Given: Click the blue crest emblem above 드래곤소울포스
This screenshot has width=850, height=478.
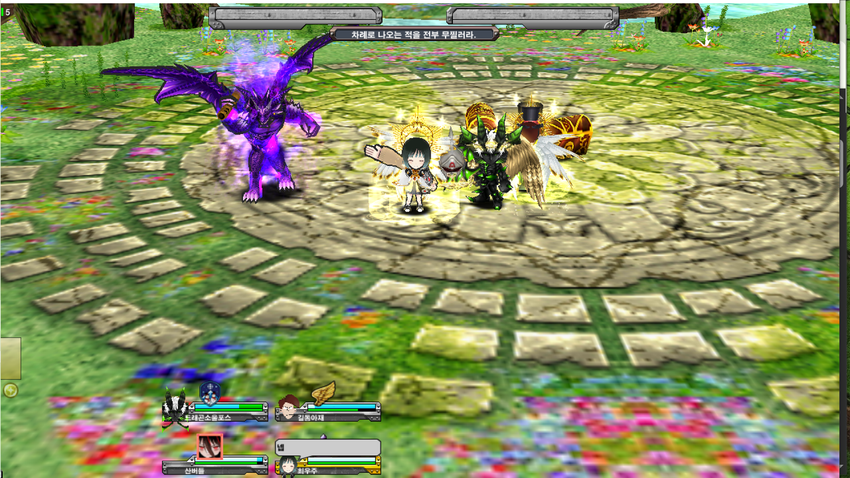Looking at the screenshot, I should tap(210, 392).
